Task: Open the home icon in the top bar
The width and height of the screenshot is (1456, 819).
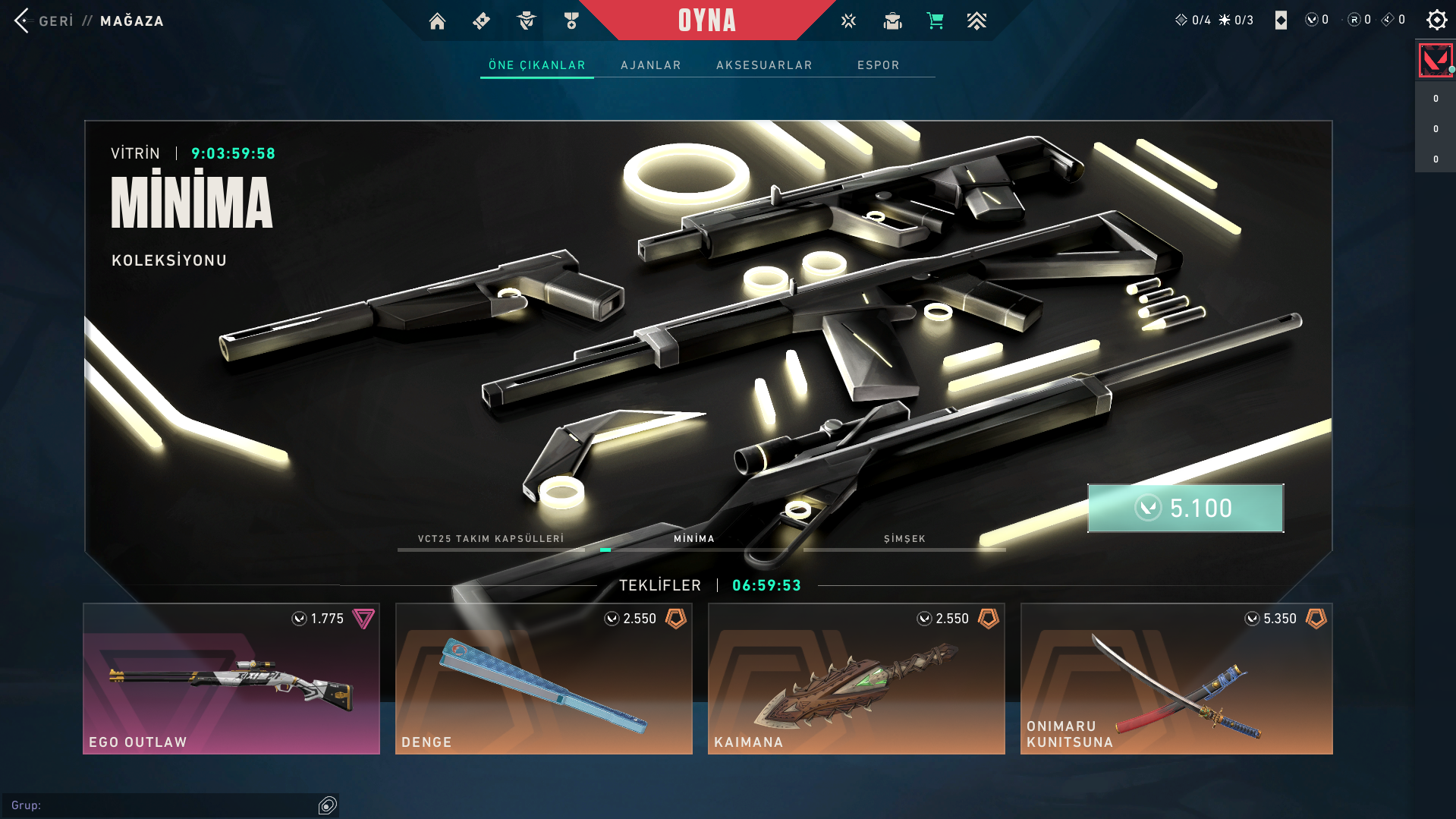Action: click(x=437, y=21)
